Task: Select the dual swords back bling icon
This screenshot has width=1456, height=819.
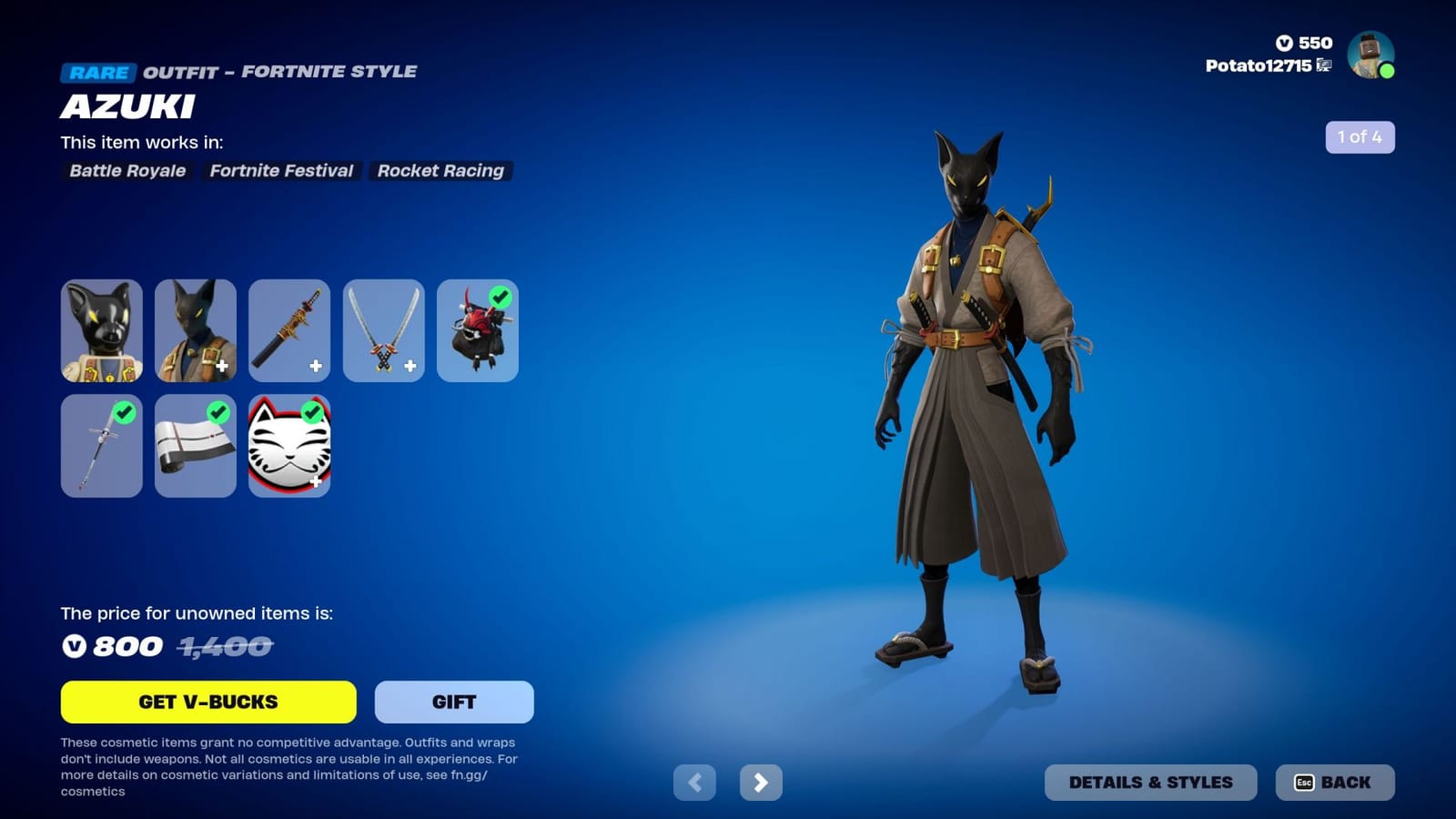Action: point(383,330)
